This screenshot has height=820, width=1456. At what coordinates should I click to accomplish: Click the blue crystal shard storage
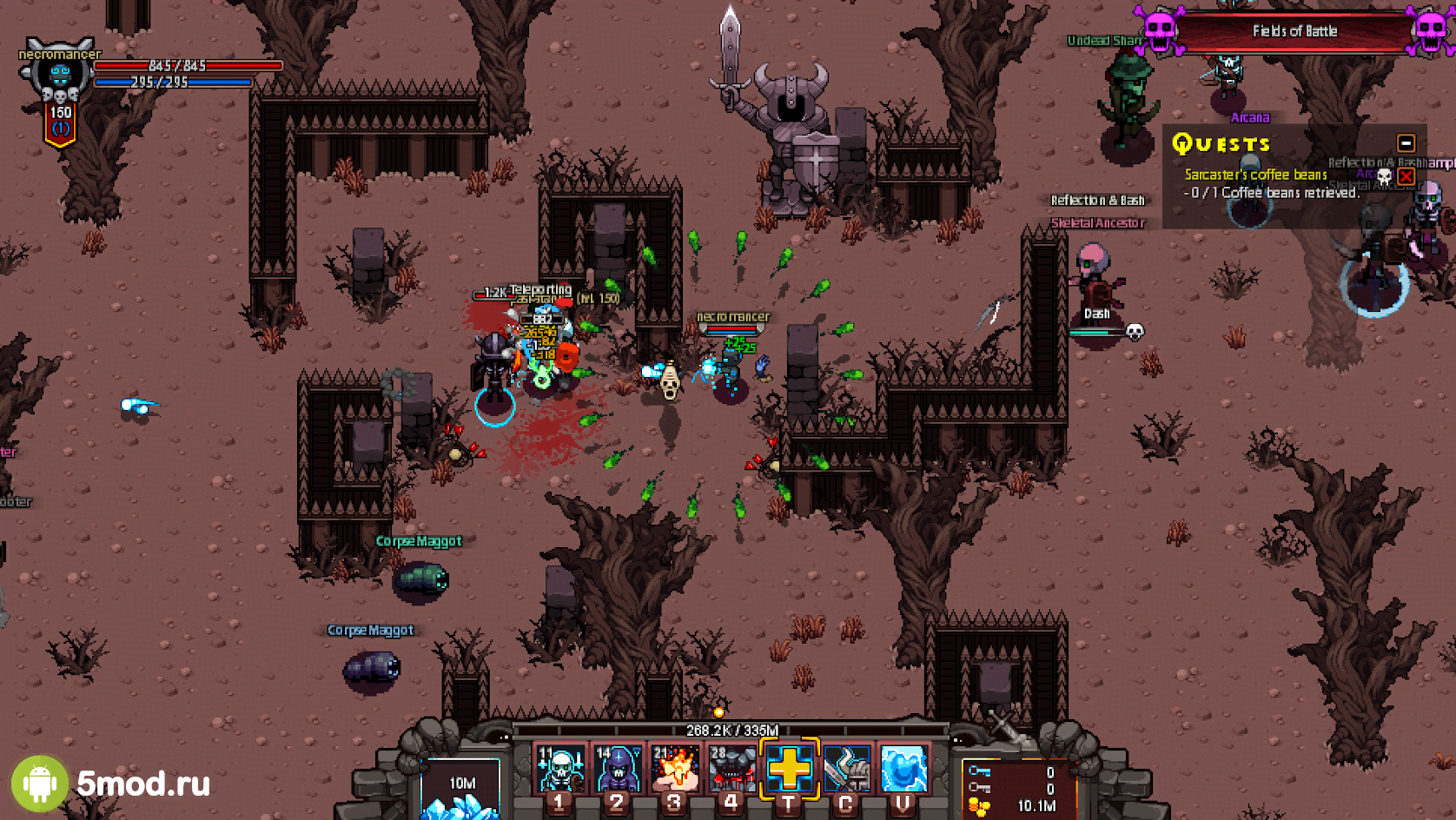[x=460, y=792]
